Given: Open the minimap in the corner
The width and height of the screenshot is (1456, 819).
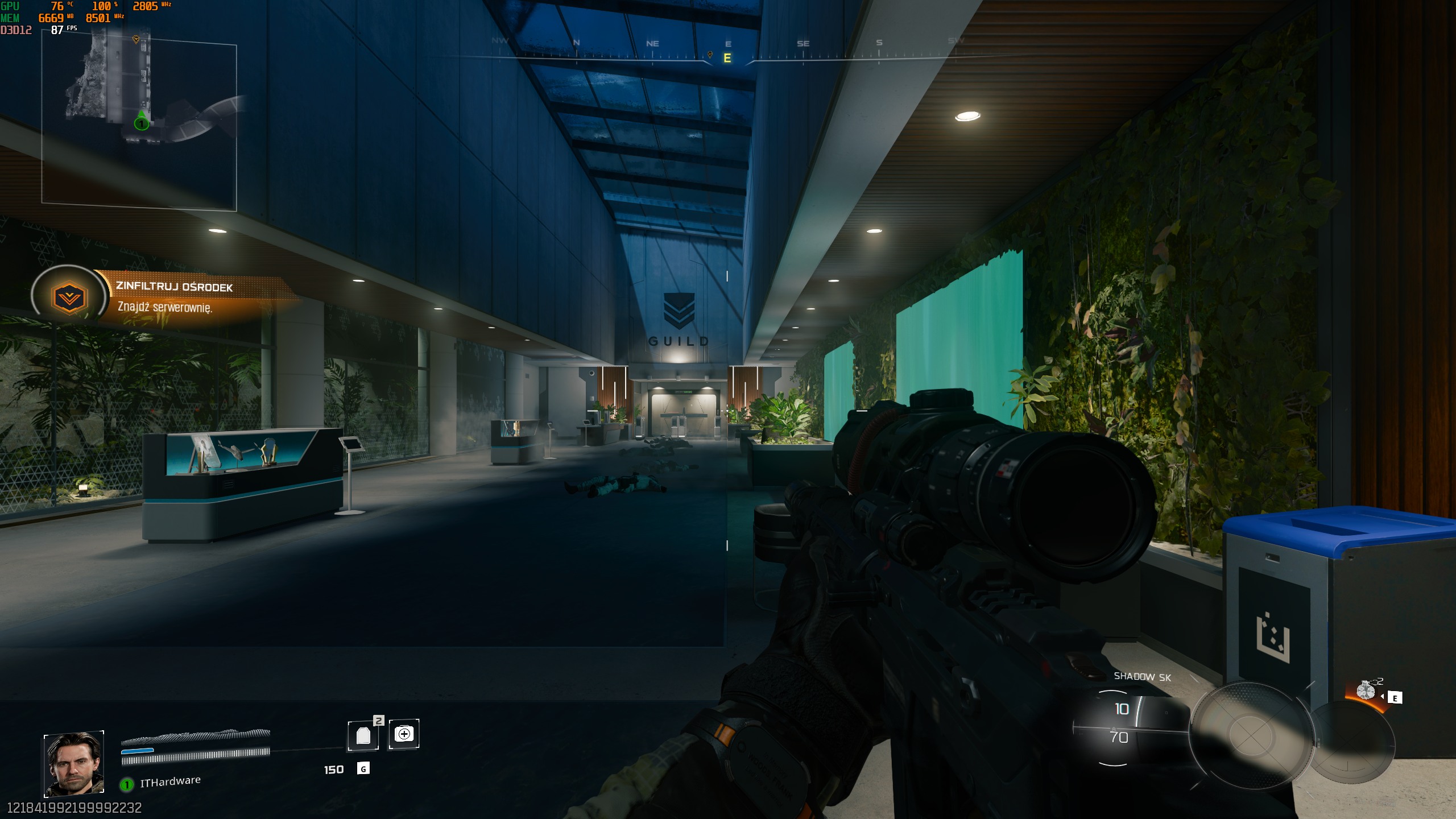Looking at the screenshot, I should (139, 122).
